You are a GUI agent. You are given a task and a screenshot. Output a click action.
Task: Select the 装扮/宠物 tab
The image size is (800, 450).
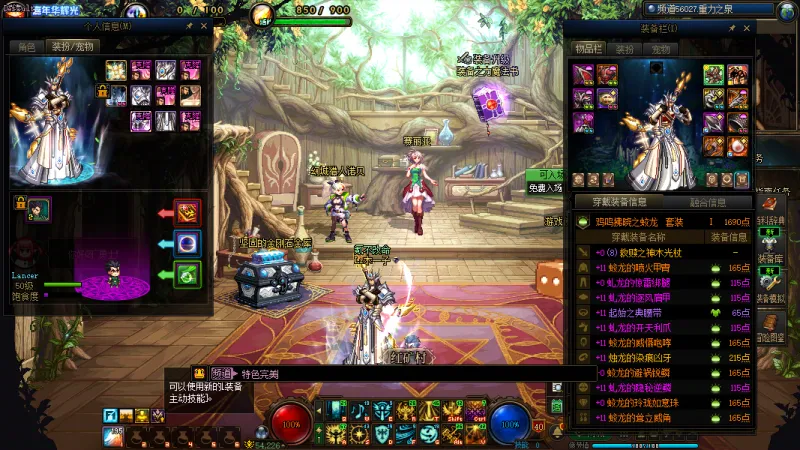[x=73, y=46]
